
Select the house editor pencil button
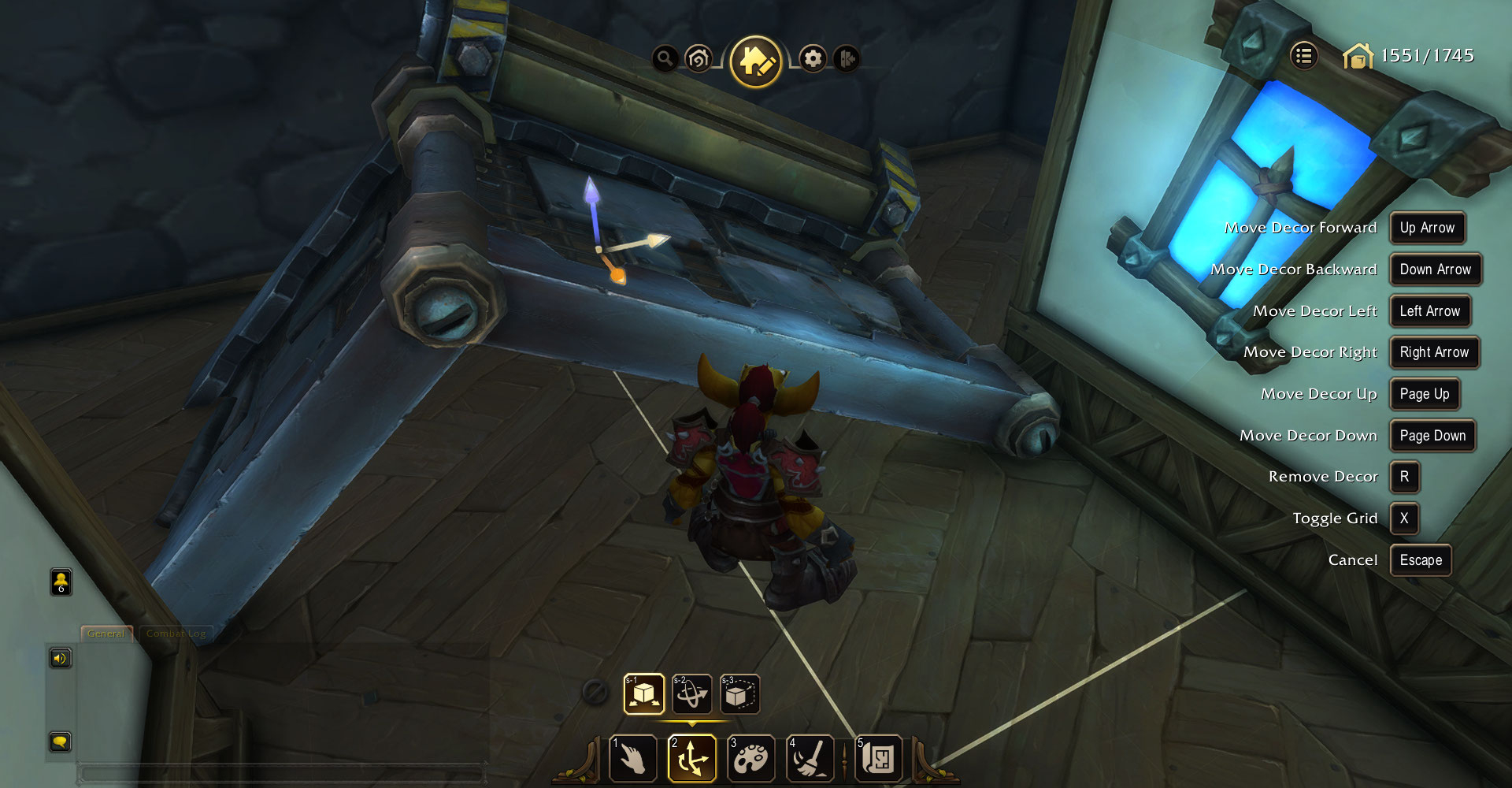756,61
